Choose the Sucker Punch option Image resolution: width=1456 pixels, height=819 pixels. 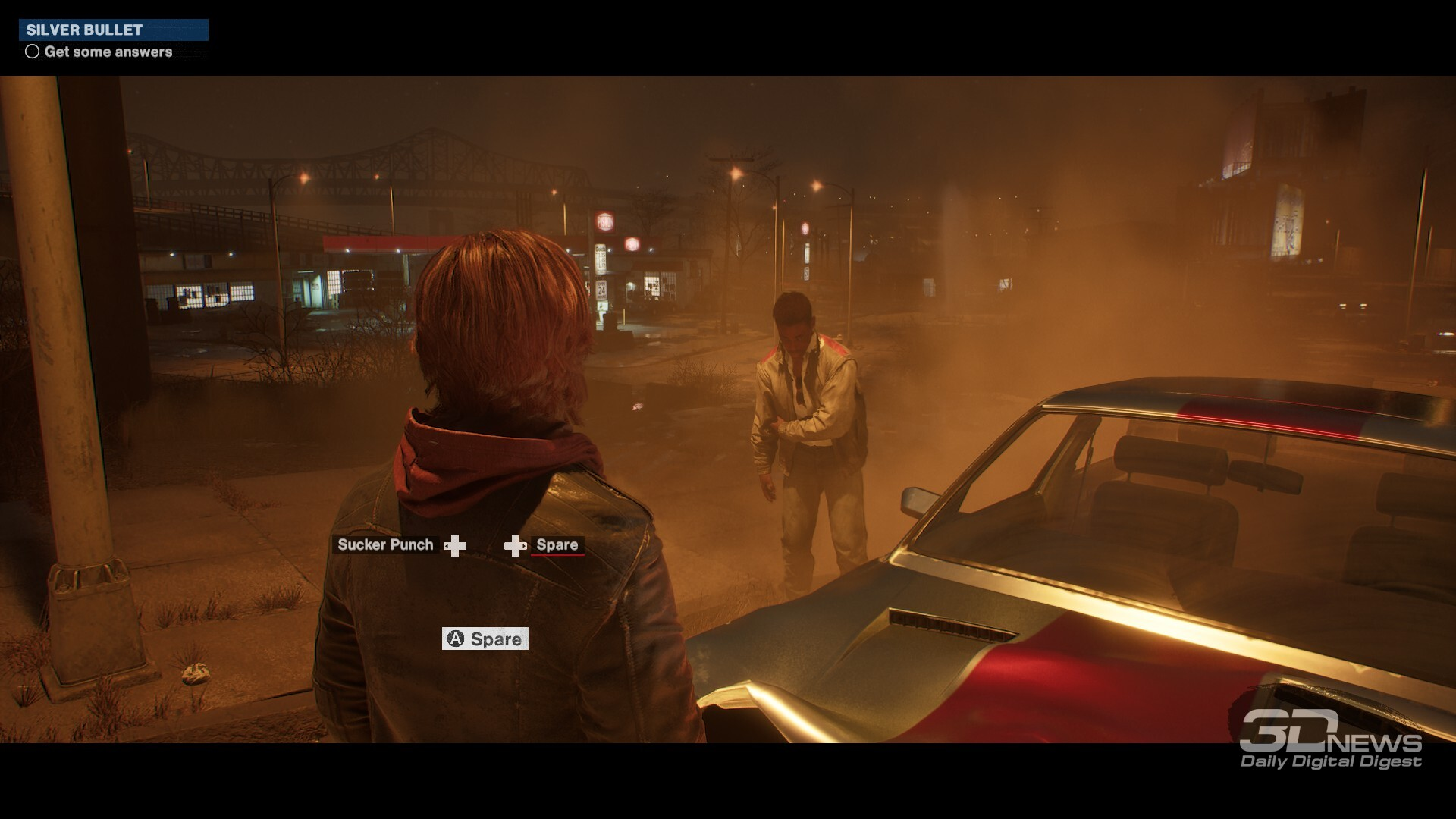(385, 544)
